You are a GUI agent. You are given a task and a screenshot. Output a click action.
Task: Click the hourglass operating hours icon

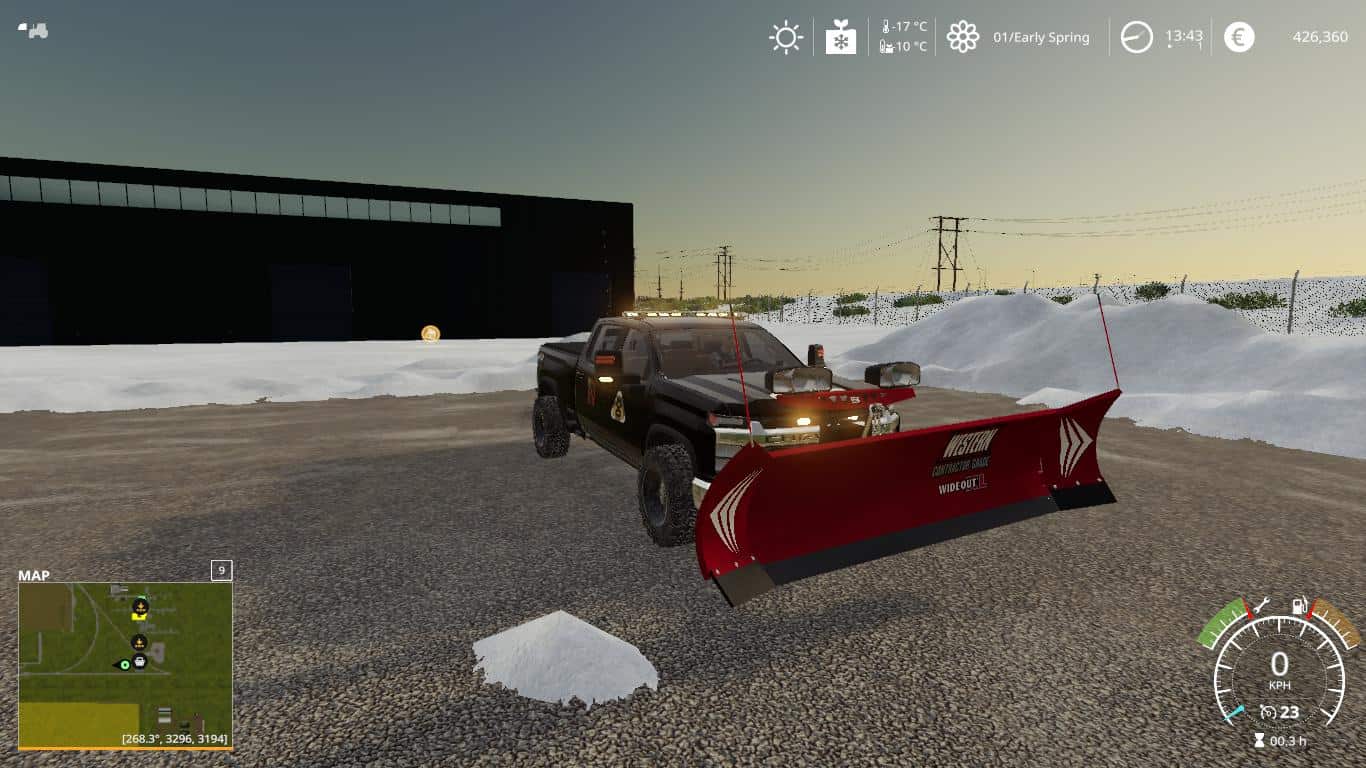click(x=1258, y=740)
